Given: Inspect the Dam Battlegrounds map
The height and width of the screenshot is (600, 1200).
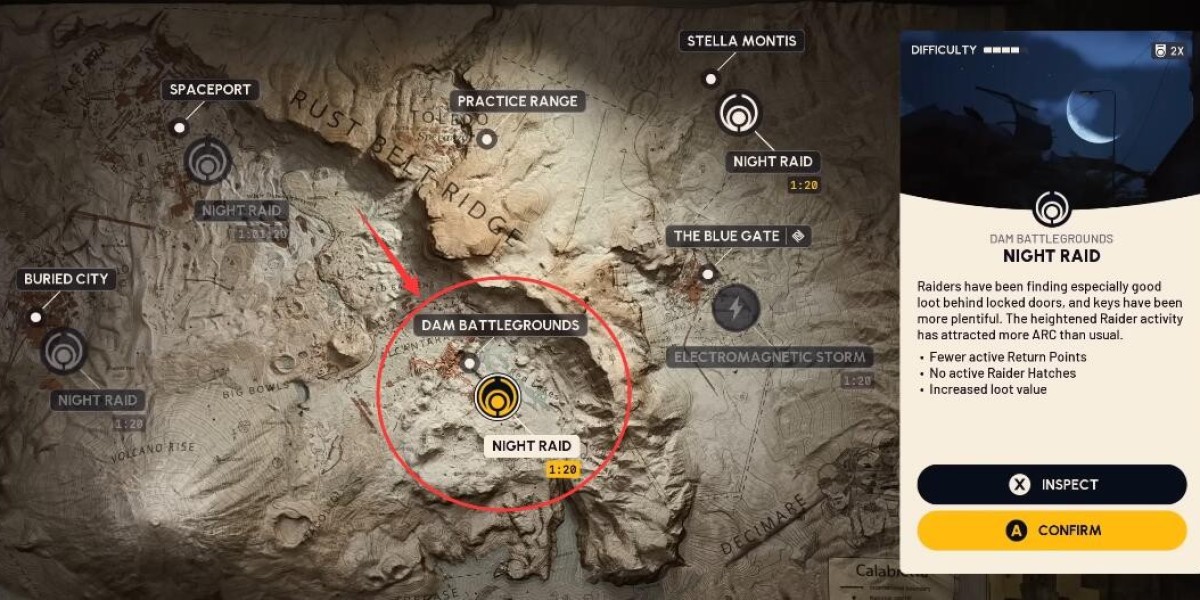Looking at the screenshot, I should pos(1051,484).
